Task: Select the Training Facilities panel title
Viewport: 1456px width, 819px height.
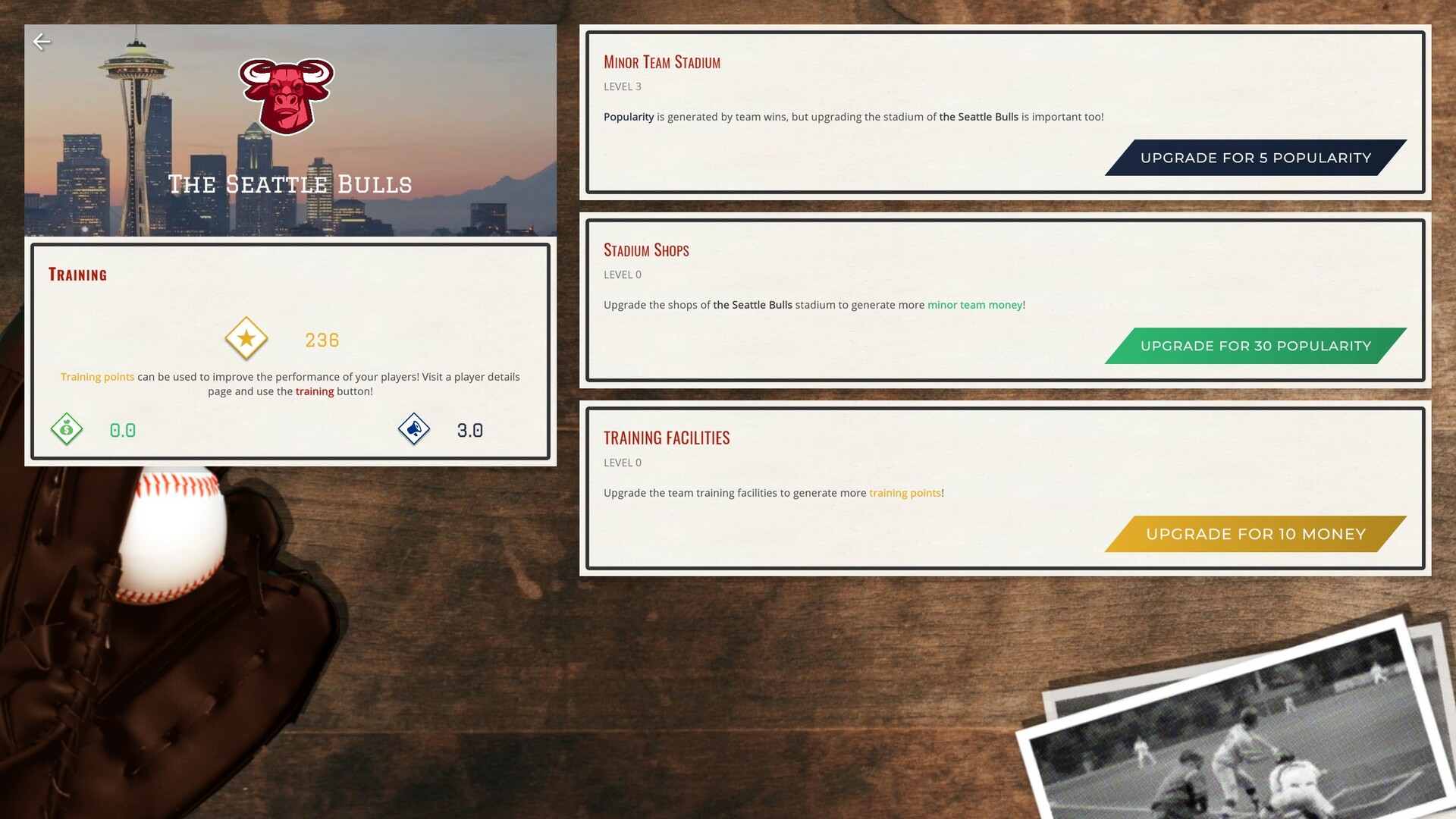Action: click(x=667, y=438)
